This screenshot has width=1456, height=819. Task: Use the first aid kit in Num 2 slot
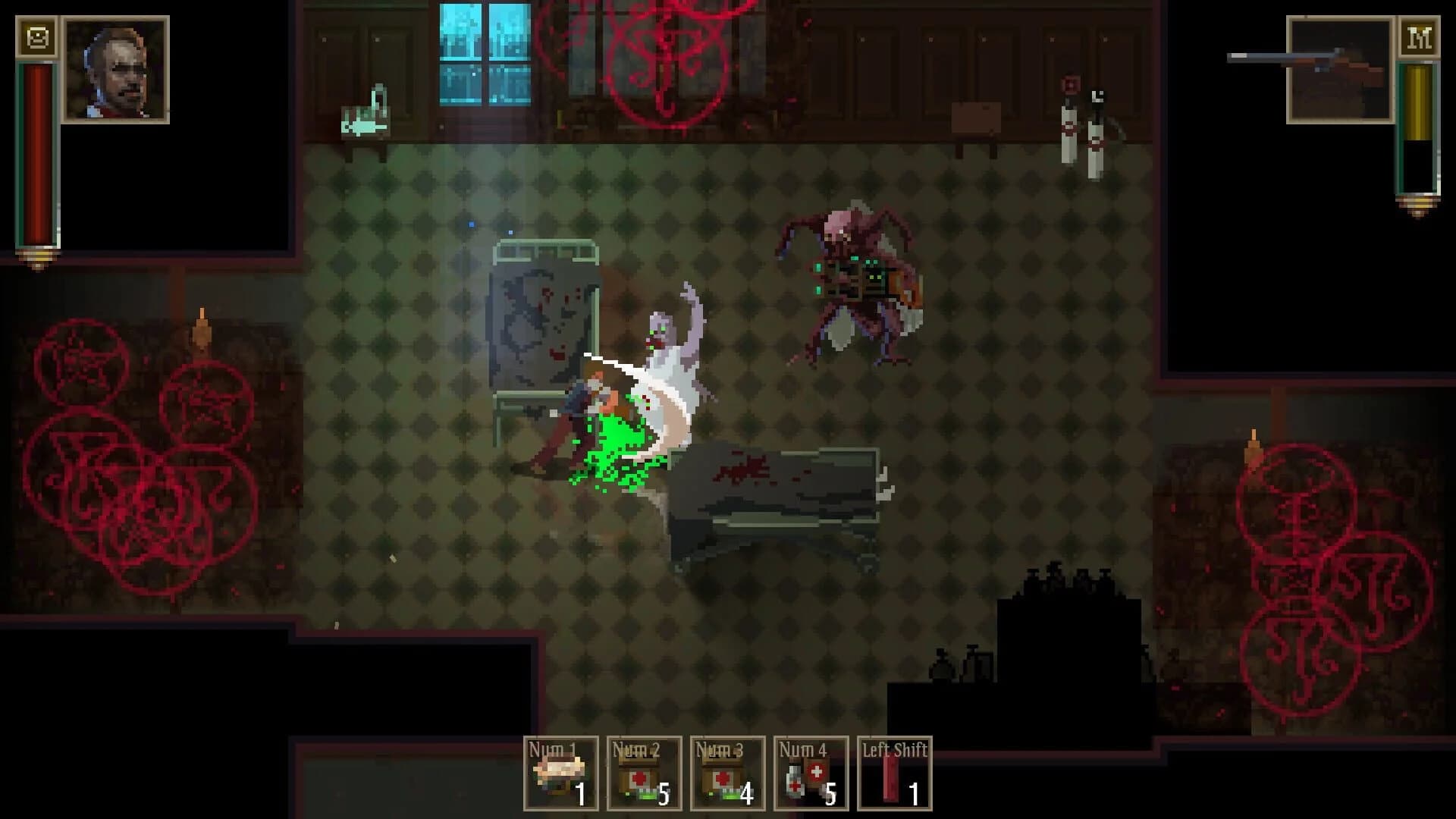tap(646, 773)
